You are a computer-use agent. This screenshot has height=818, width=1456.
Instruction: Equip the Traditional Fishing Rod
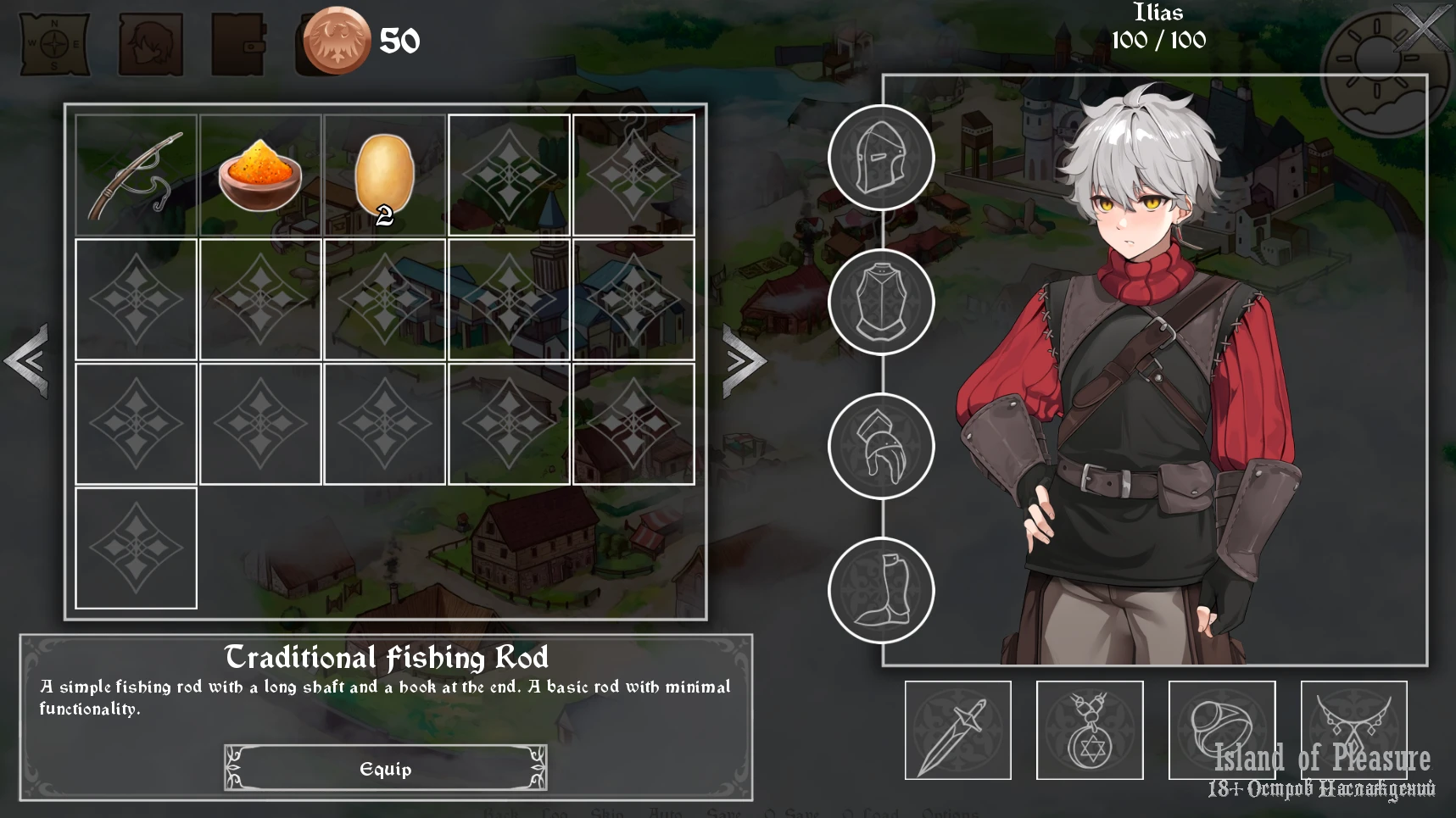click(x=386, y=768)
